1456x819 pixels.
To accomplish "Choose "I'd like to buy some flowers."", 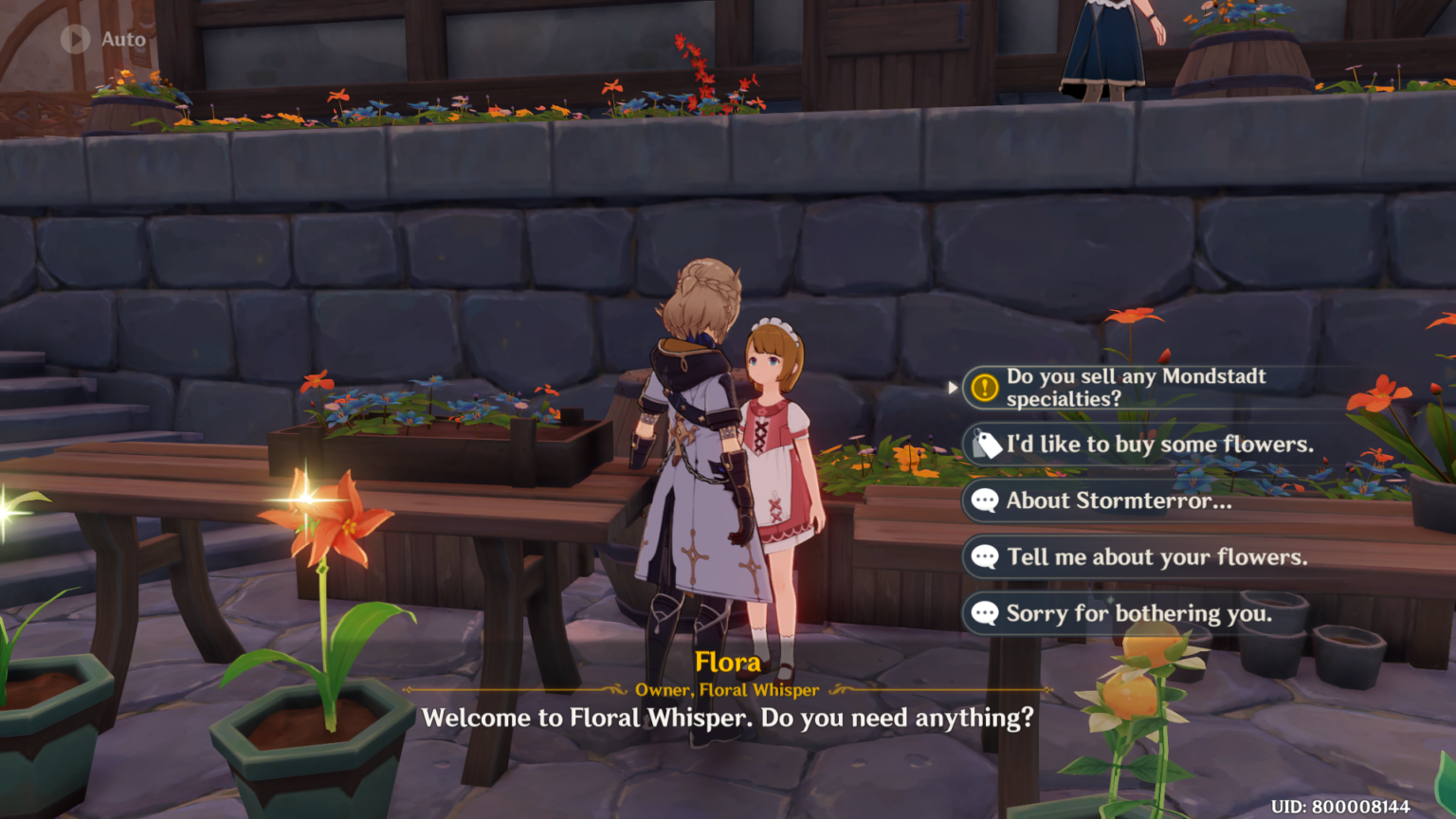I will pos(1158,445).
